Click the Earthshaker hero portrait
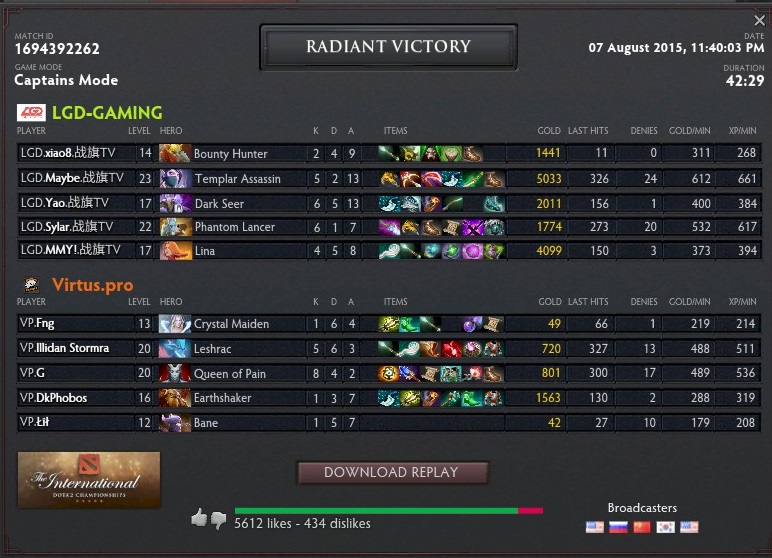 [174, 398]
